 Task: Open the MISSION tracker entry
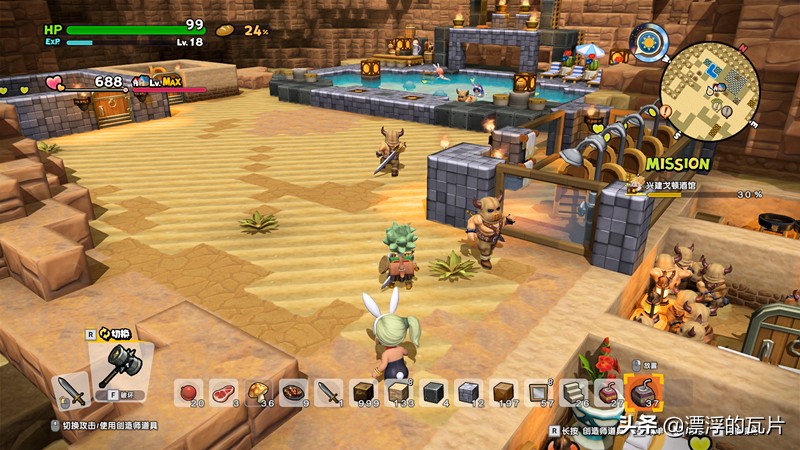tap(678, 163)
